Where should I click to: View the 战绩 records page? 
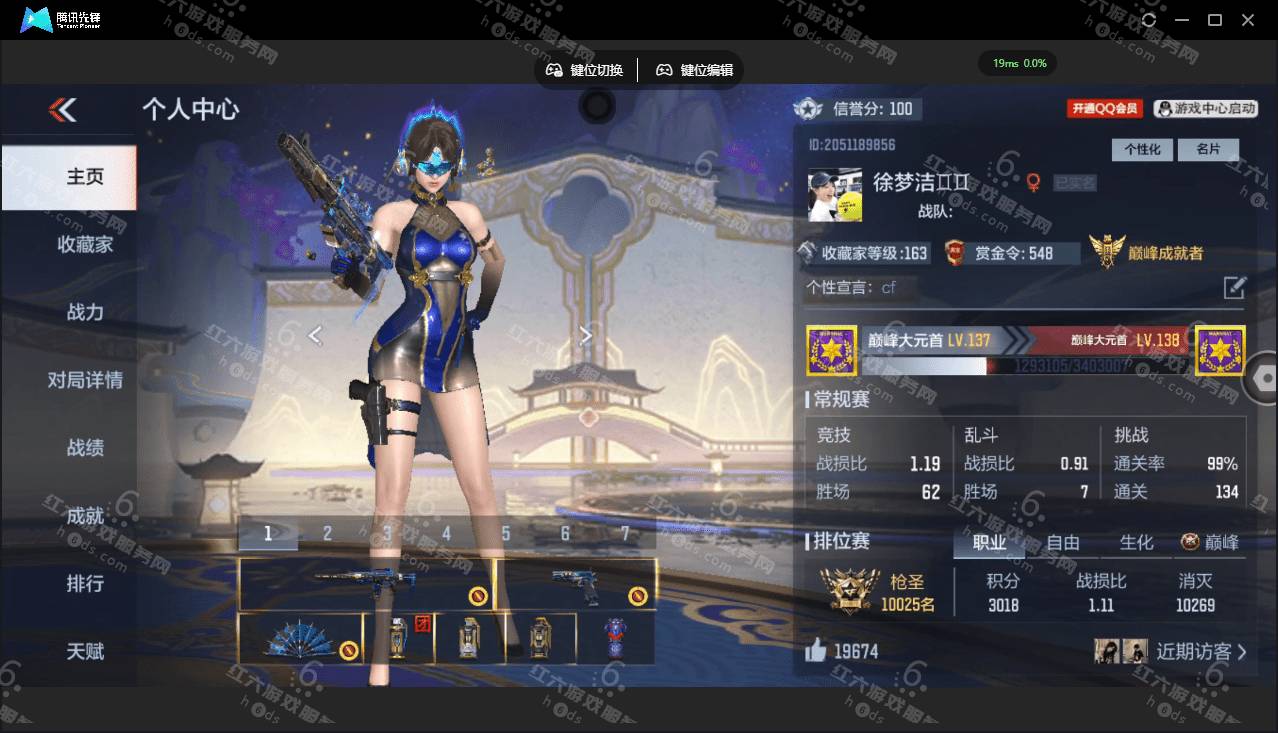point(85,448)
